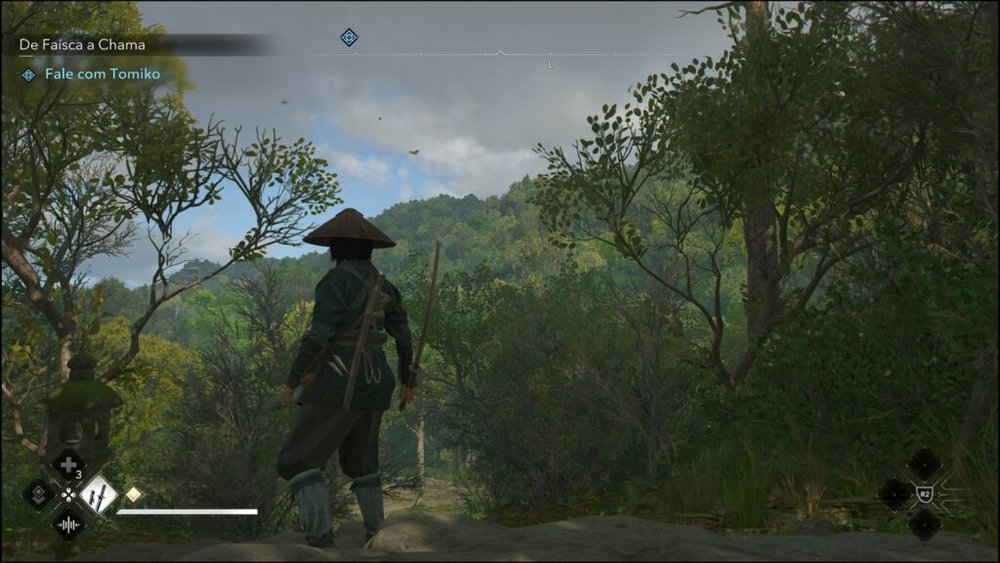Click the quest marker on the compass

348,37
